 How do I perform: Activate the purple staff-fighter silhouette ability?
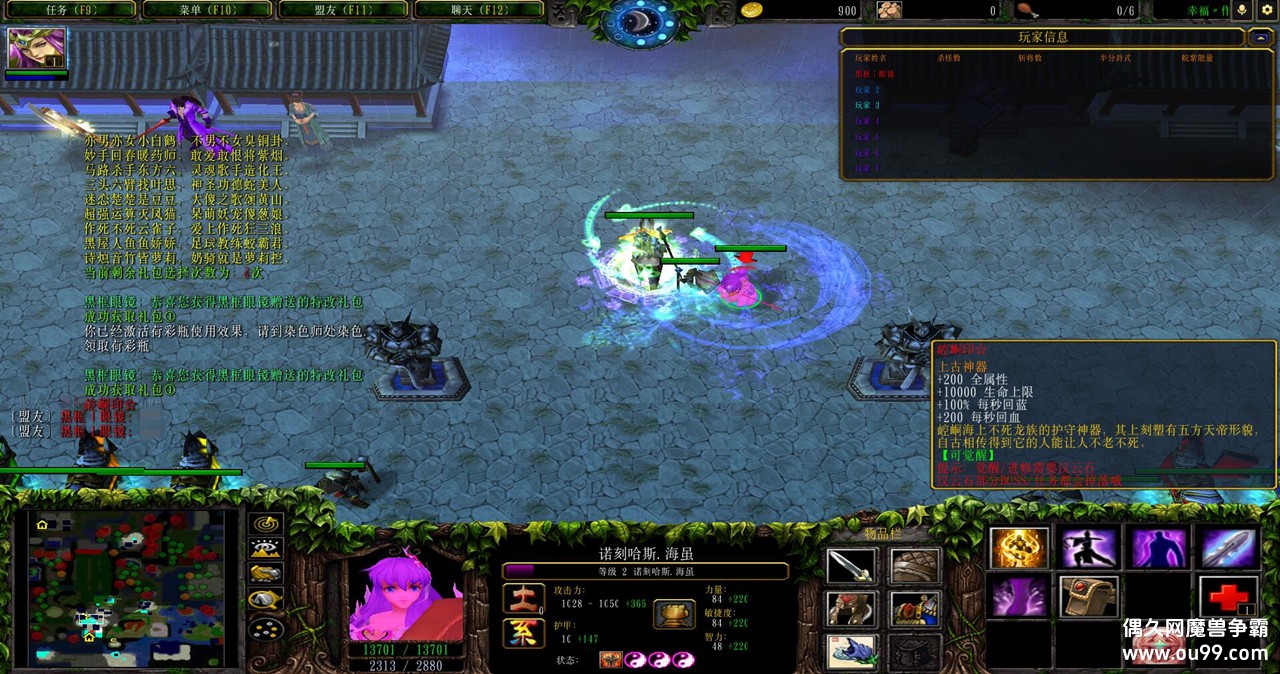tap(1089, 548)
